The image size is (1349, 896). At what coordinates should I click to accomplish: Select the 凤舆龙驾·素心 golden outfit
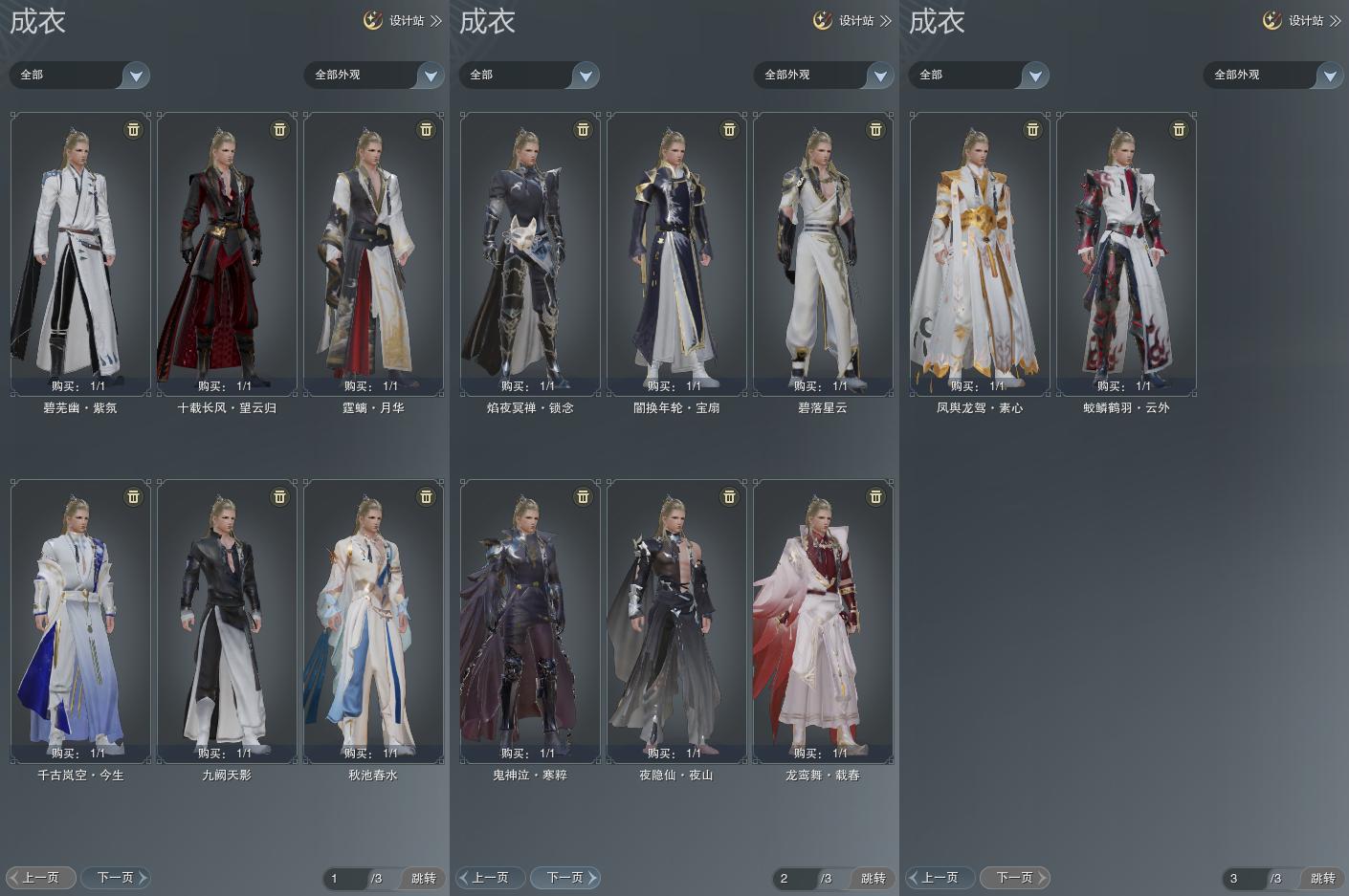(980, 253)
